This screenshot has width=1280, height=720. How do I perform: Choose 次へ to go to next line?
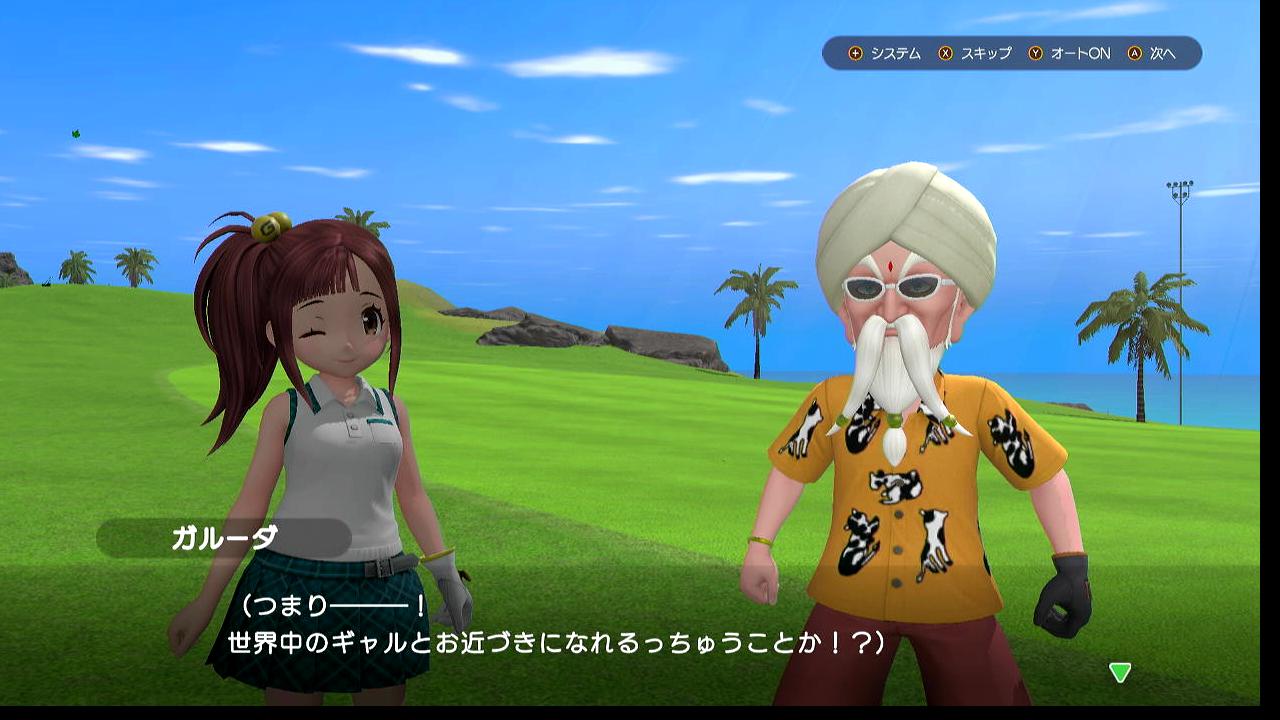pyautogui.click(x=1152, y=54)
